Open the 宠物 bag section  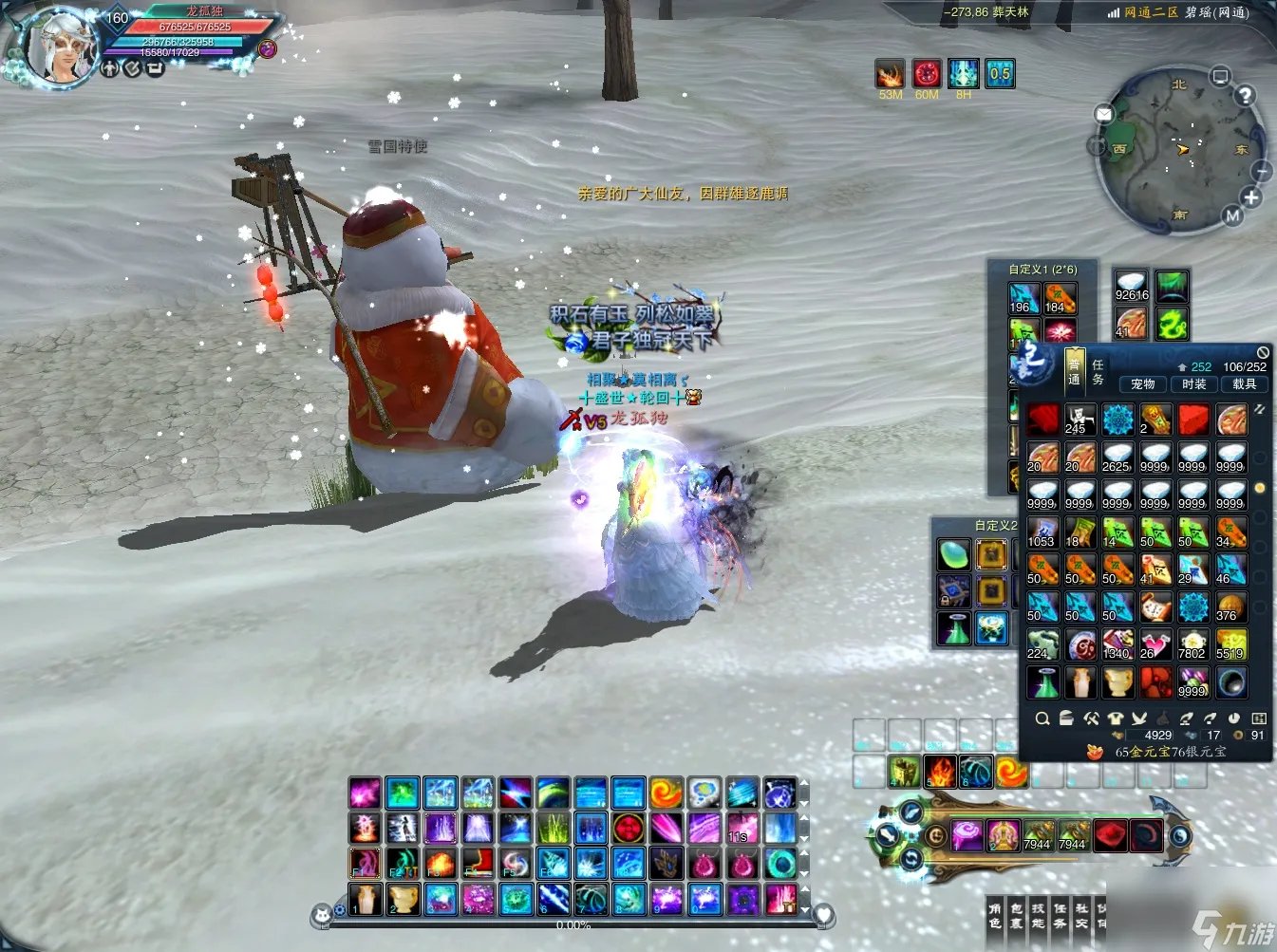pos(1143,384)
